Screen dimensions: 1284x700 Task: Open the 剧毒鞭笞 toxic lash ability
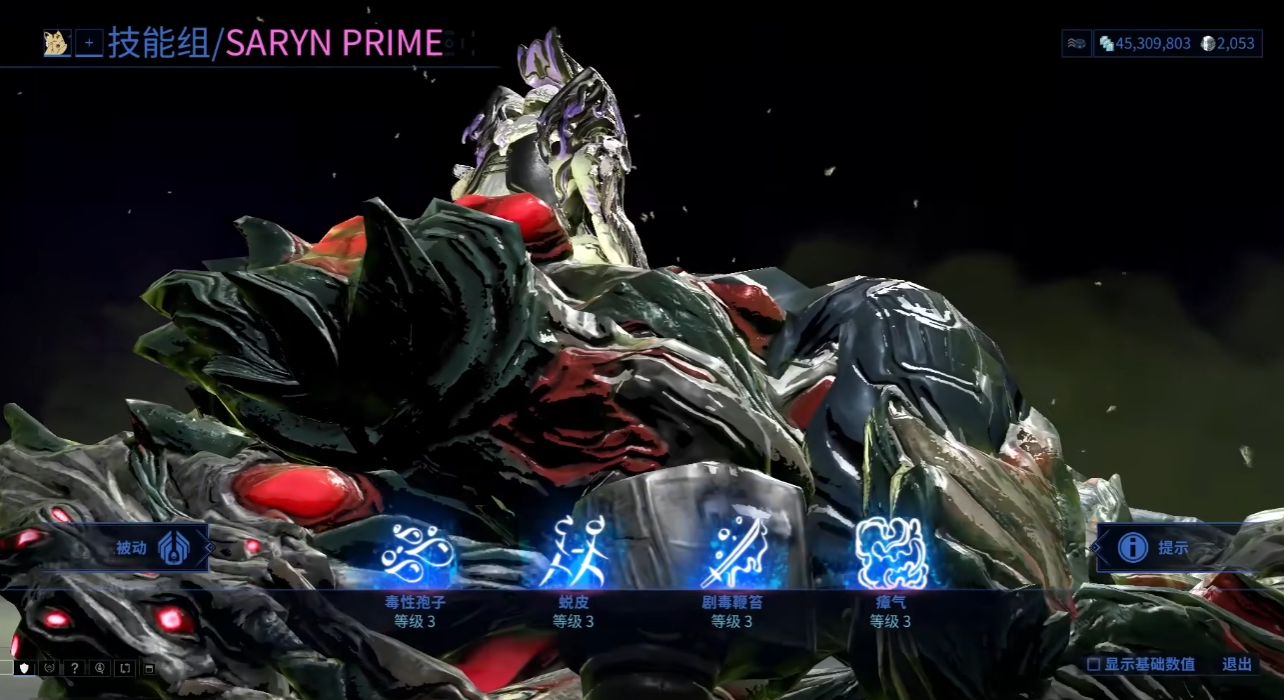733,554
